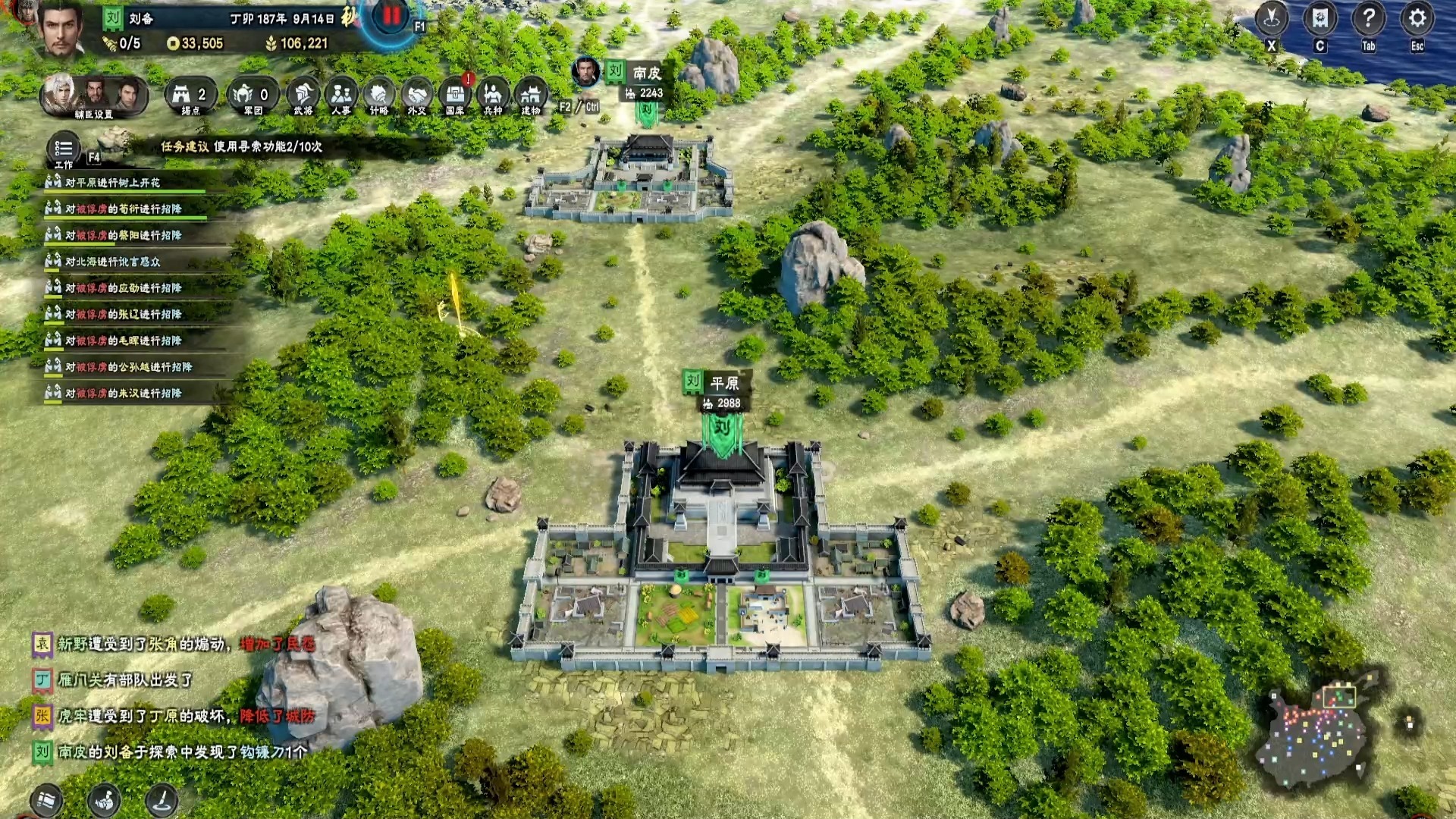Open 辅臣设置 advisor settings portraits

[93, 96]
